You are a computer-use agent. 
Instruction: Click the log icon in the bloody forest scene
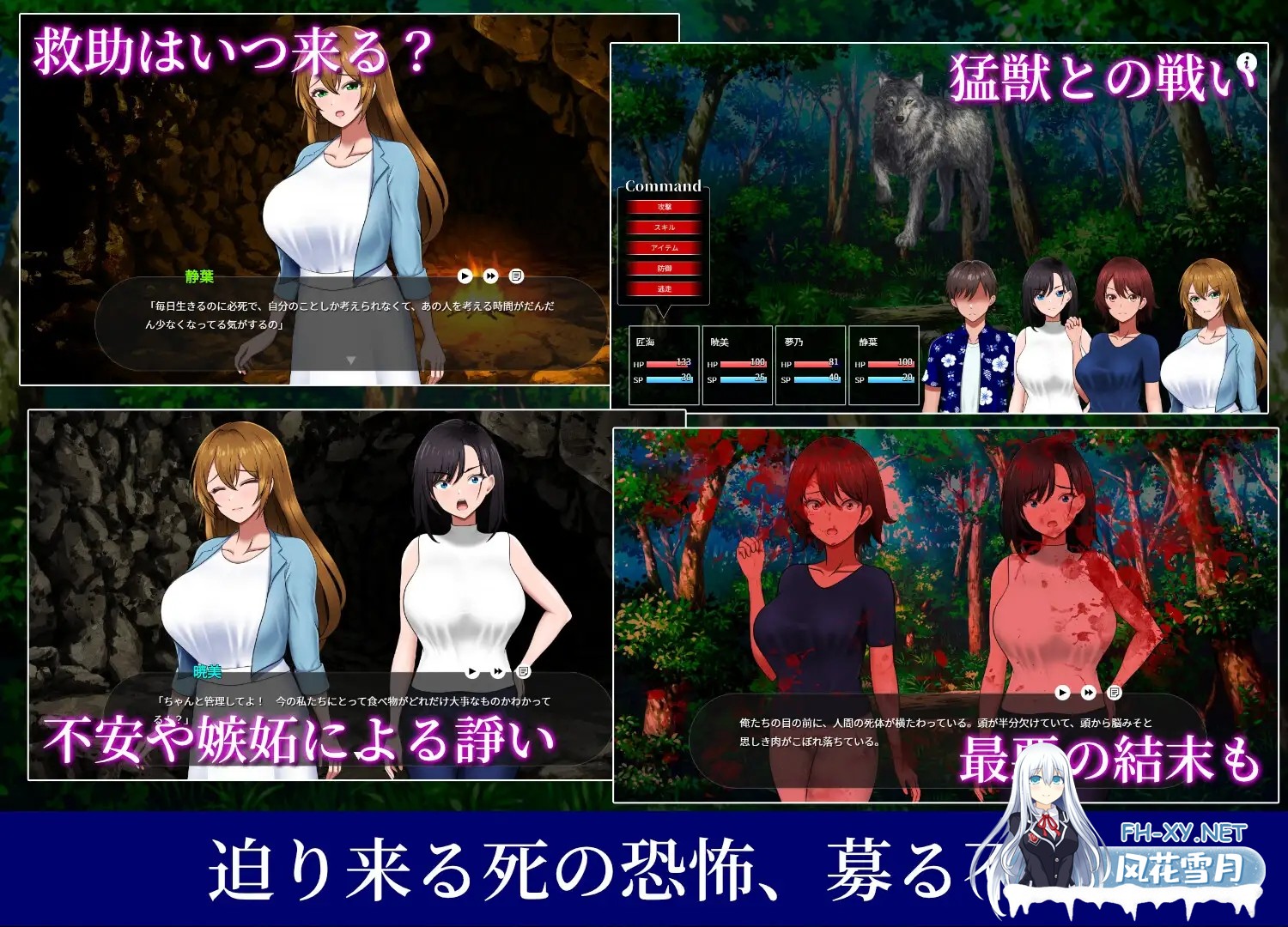pyautogui.click(x=1114, y=692)
